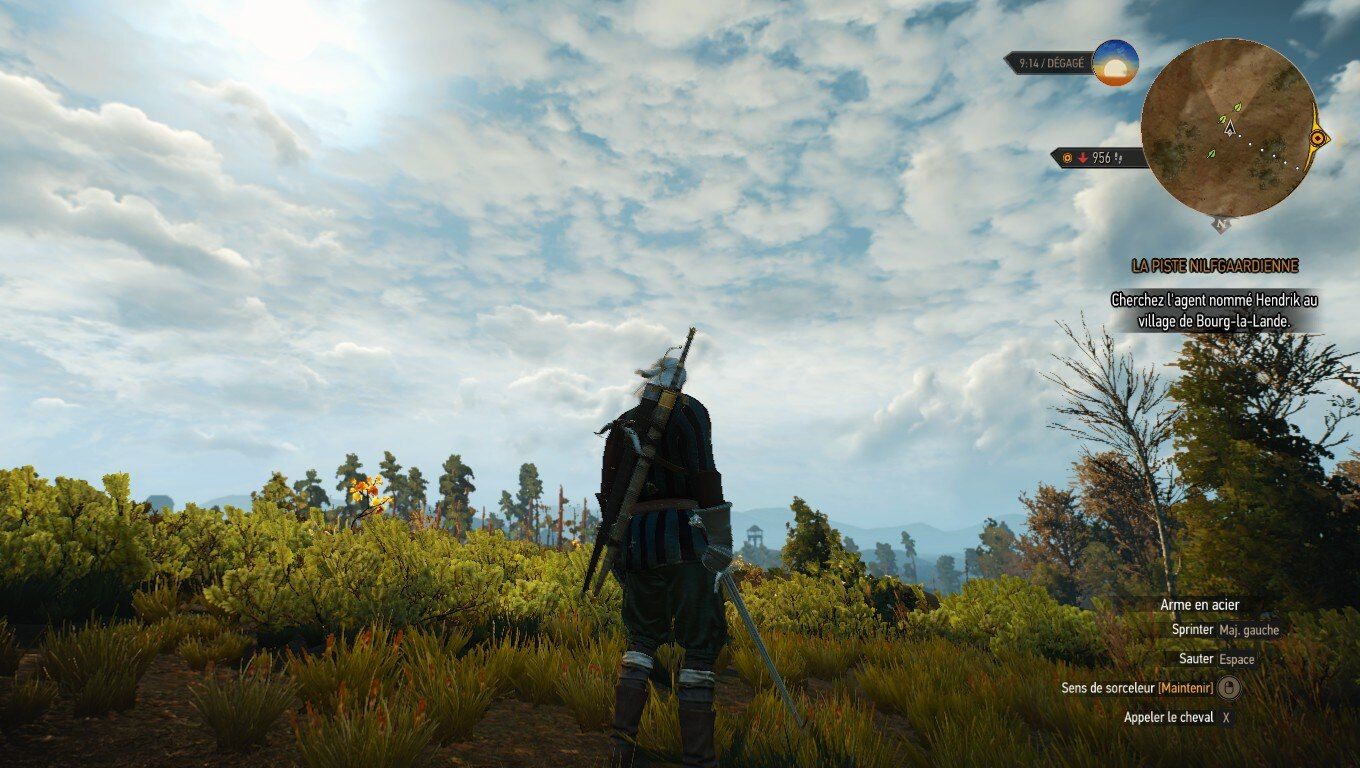Viewport: 1360px width, 768px height.
Task: Click the sun weather icon beside the clock
Action: click(1115, 63)
